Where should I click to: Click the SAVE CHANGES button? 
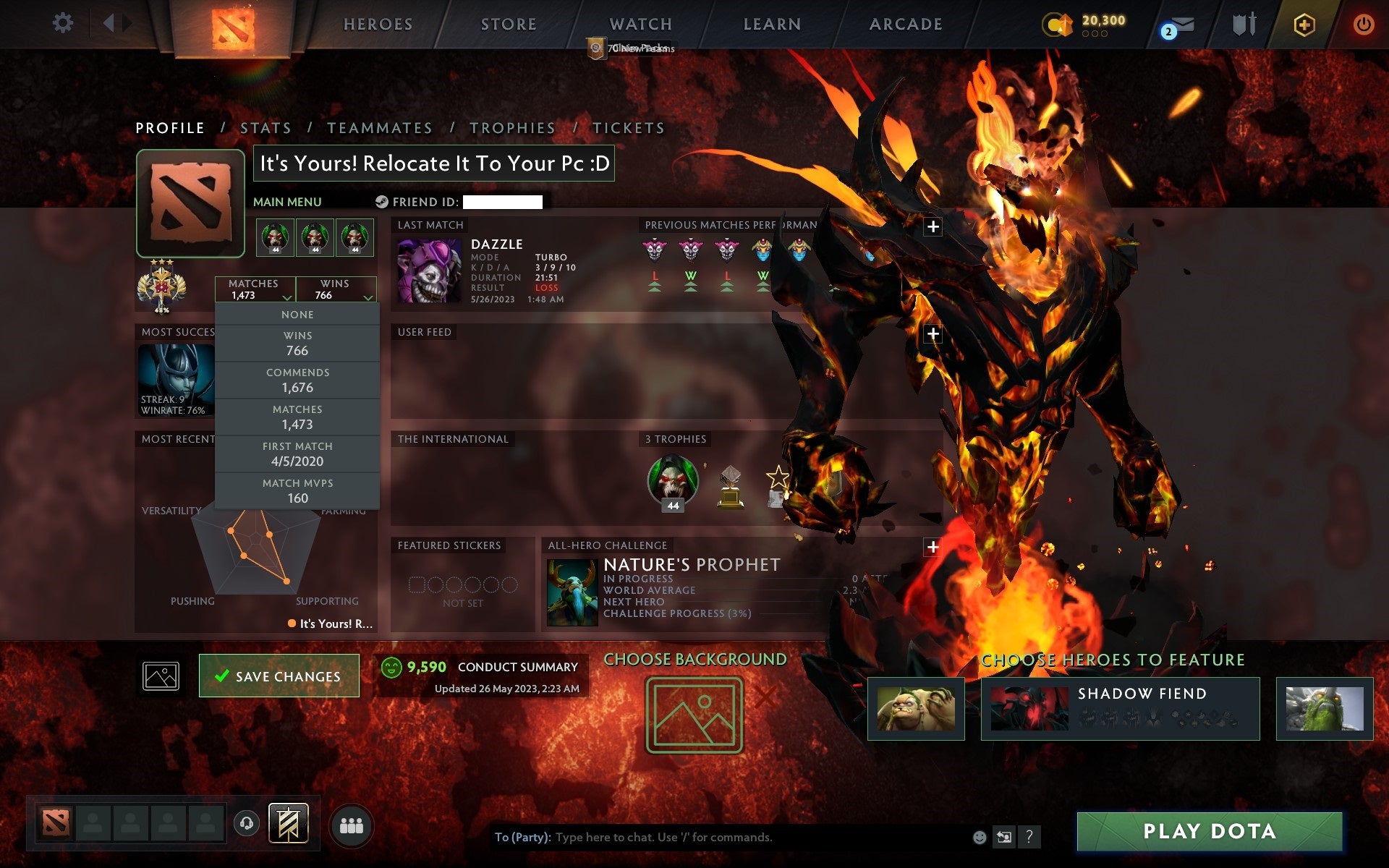point(279,675)
